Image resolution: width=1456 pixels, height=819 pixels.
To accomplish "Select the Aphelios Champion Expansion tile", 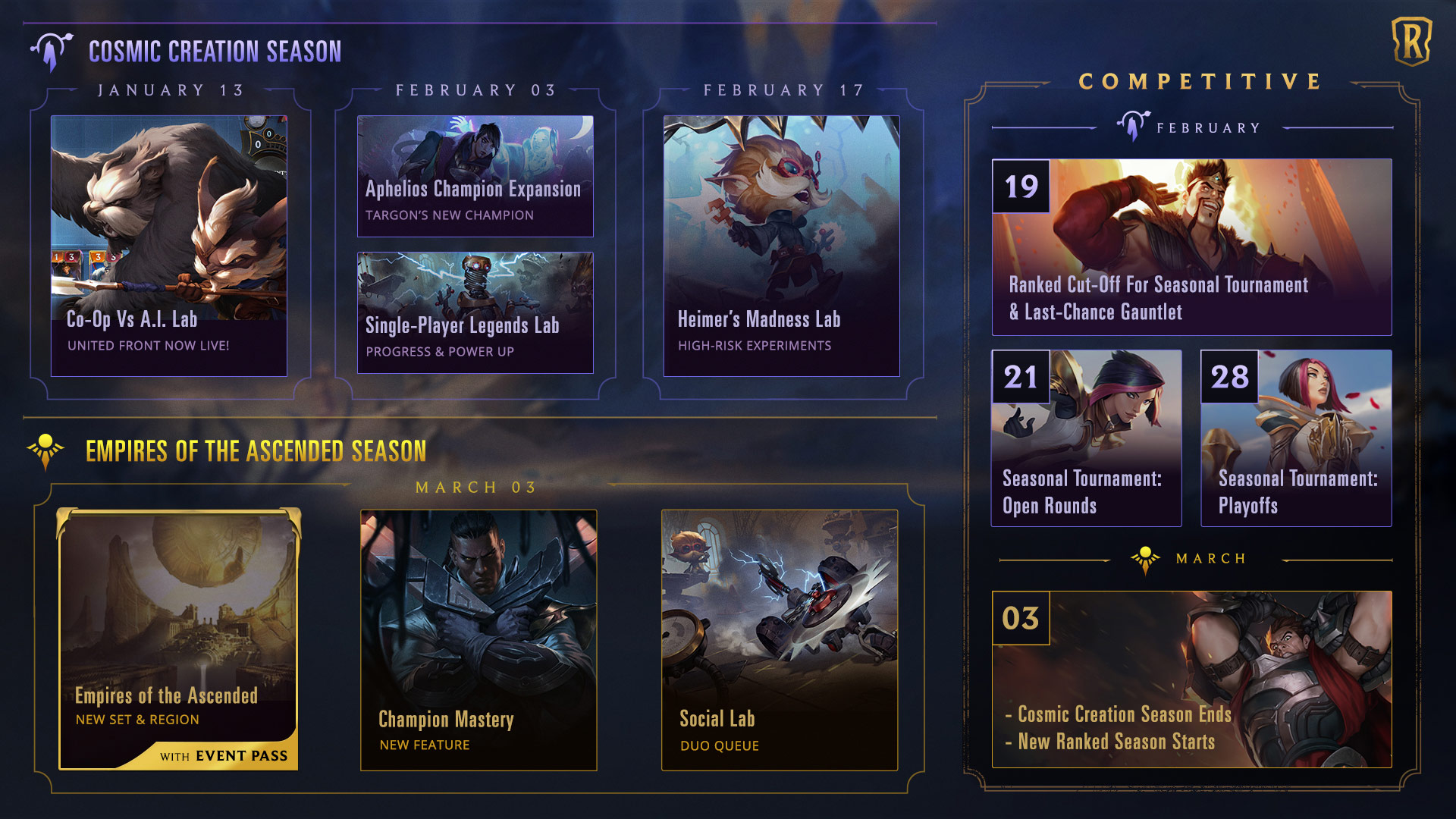I will point(475,176).
